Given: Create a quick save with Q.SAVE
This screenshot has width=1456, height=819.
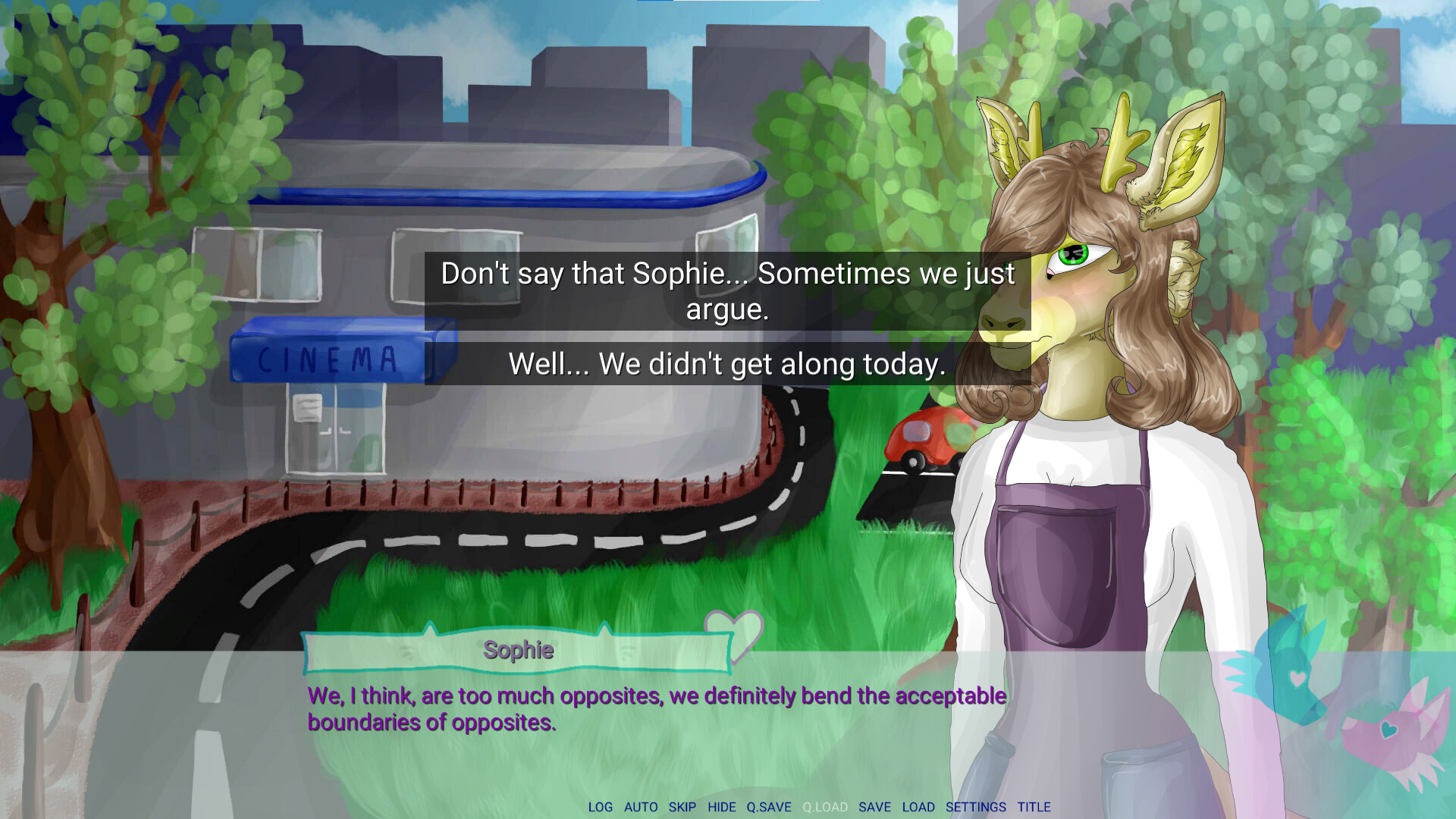Looking at the screenshot, I should coord(767,807).
